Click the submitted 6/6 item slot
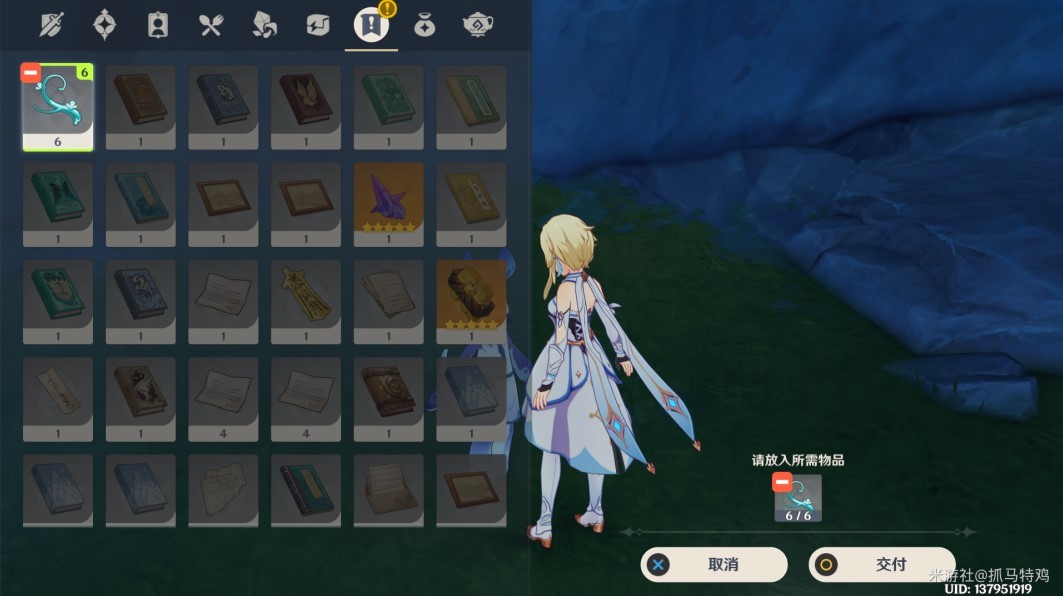 (800, 498)
